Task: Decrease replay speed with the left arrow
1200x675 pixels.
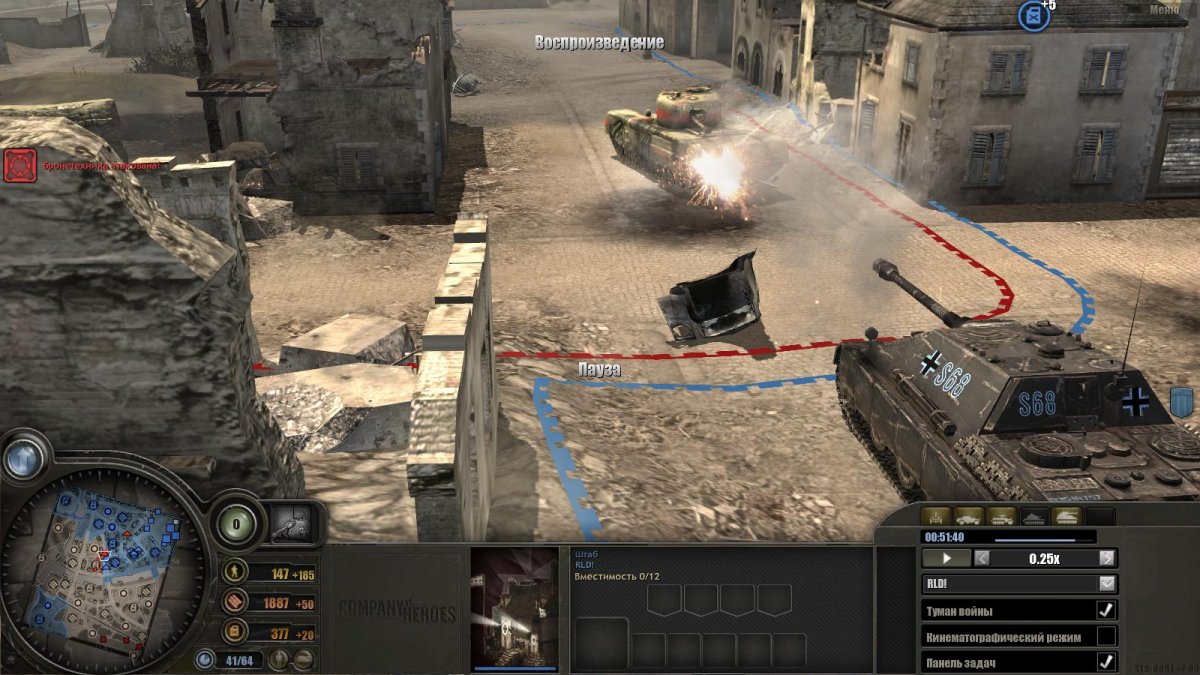Action: click(982, 558)
